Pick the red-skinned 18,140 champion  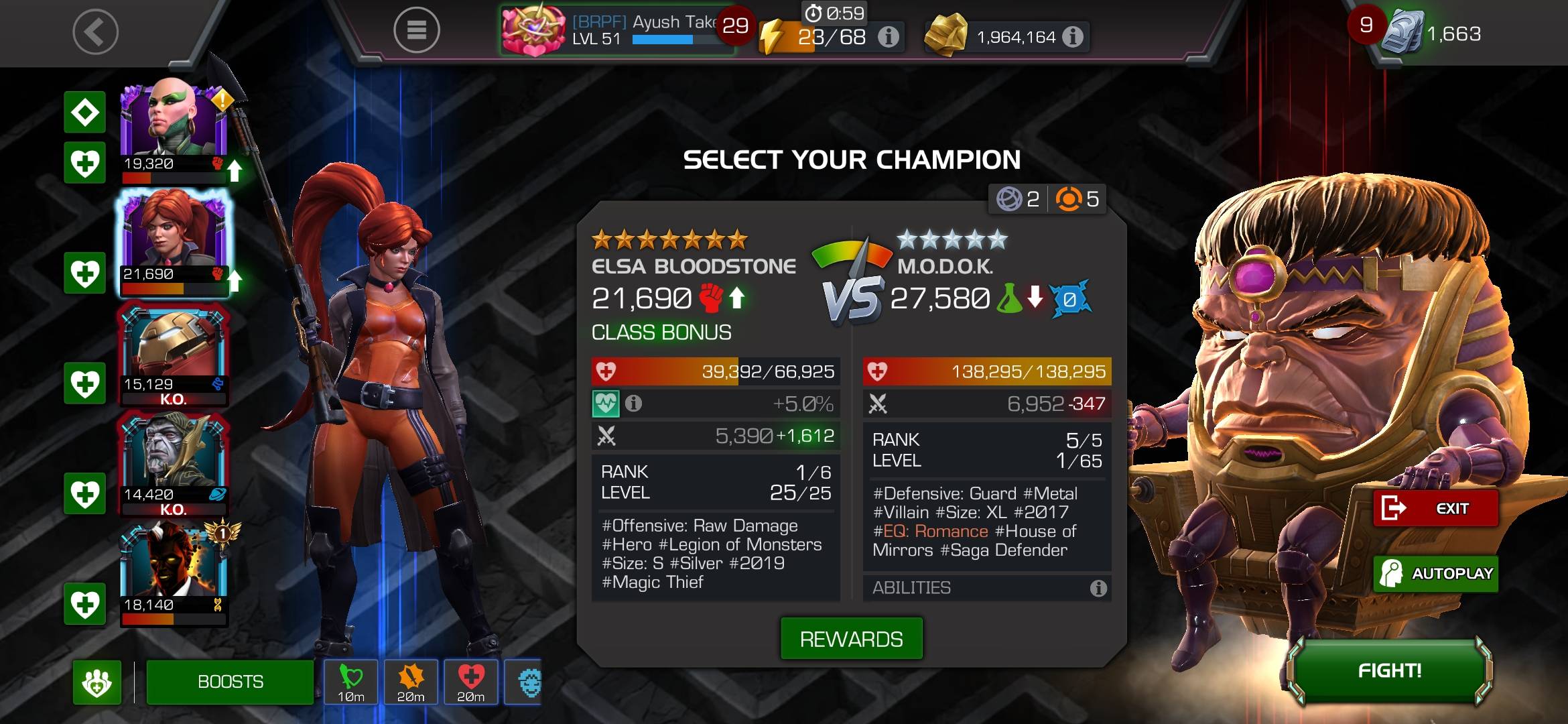pyautogui.click(x=174, y=573)
